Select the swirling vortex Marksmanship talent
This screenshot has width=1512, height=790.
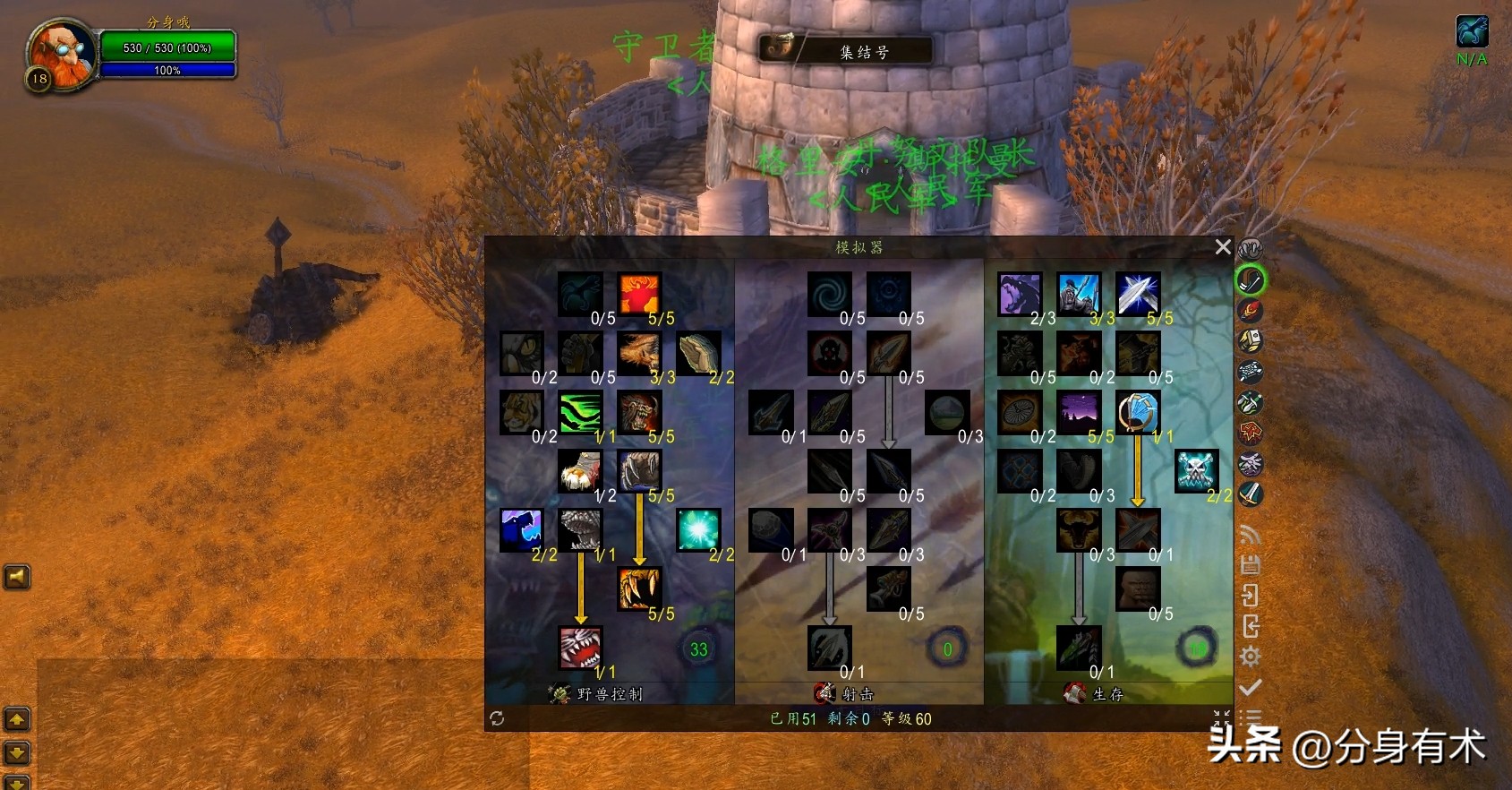[830, 295]
